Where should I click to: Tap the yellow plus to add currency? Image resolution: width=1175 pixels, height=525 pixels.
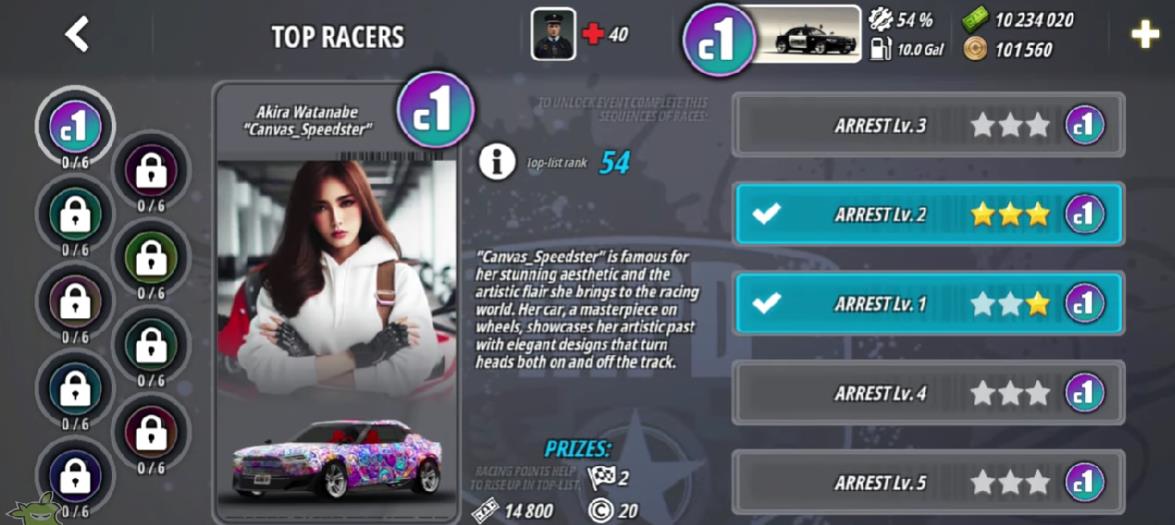[x=1144, y=35]
